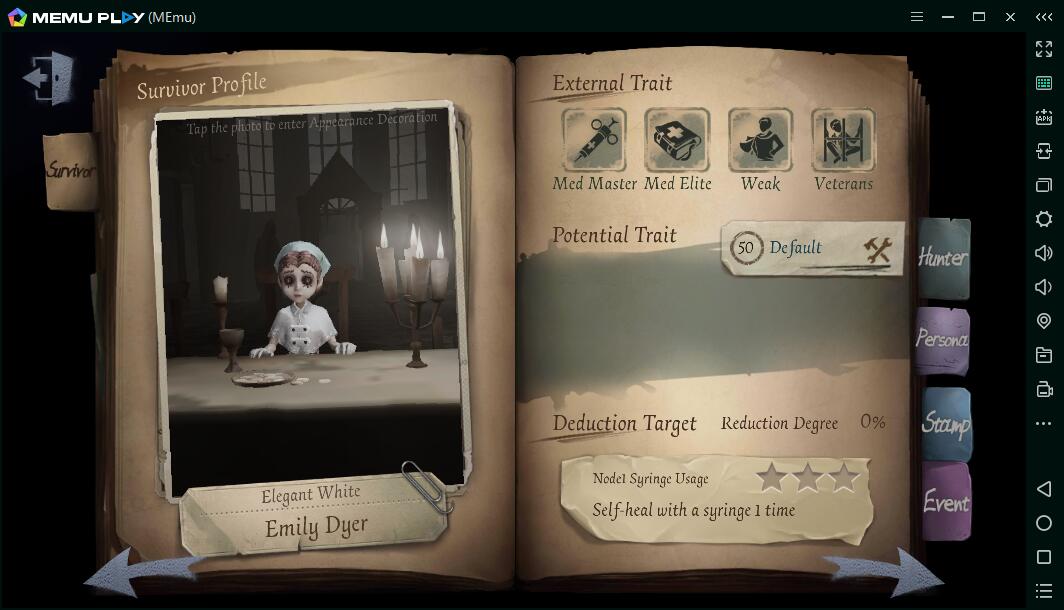Open the Stamp tab
Viewport: 1064px width, 610px height.
[945, 423]
